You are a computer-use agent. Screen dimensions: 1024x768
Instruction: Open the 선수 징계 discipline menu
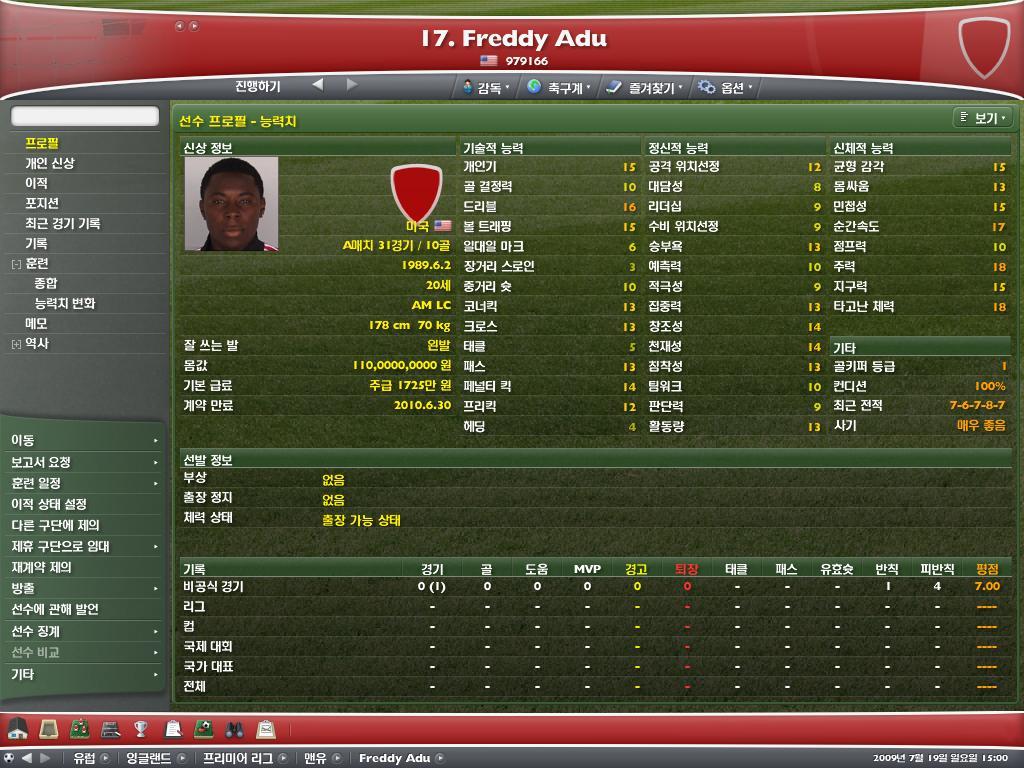click(36, 631)
